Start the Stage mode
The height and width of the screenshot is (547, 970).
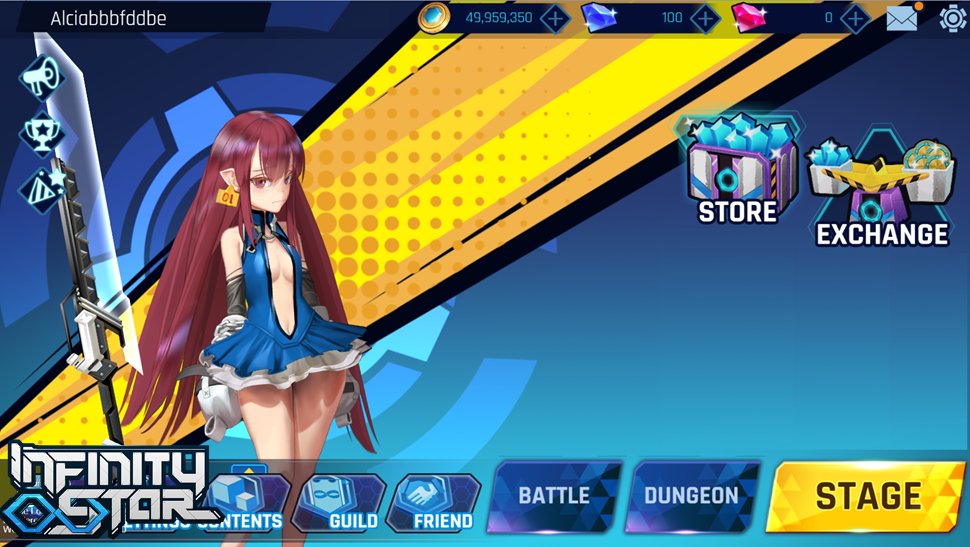866,495
